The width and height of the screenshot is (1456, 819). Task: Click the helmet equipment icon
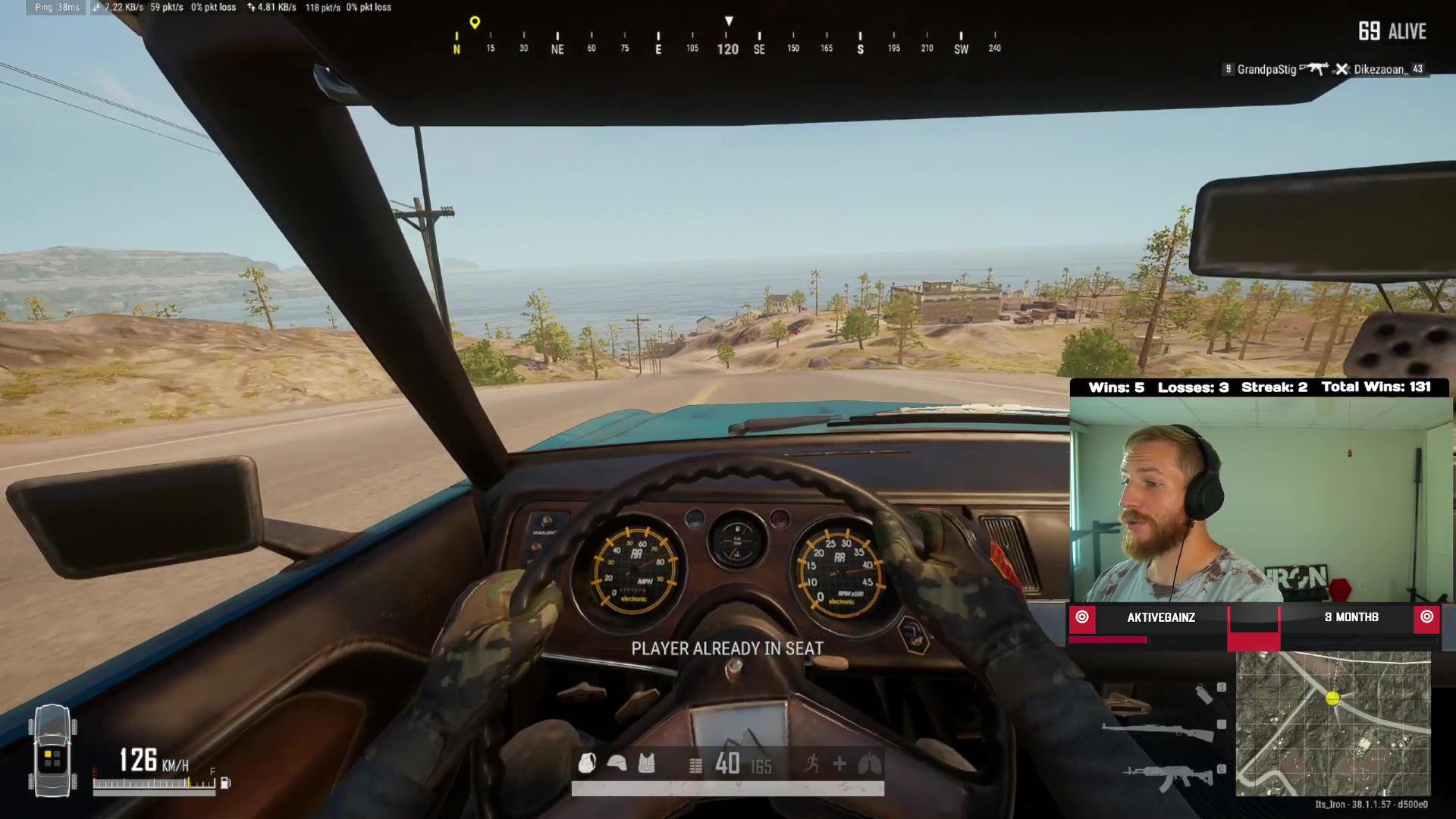(617, 763)
